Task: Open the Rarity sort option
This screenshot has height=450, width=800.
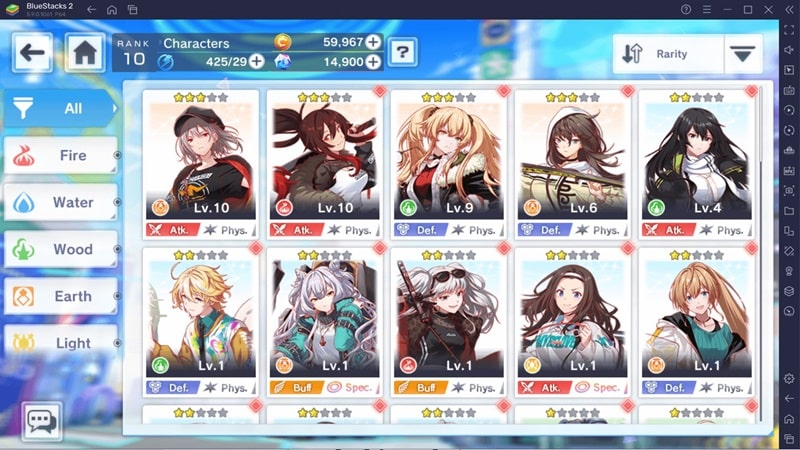Action: (x=666, y=54)
